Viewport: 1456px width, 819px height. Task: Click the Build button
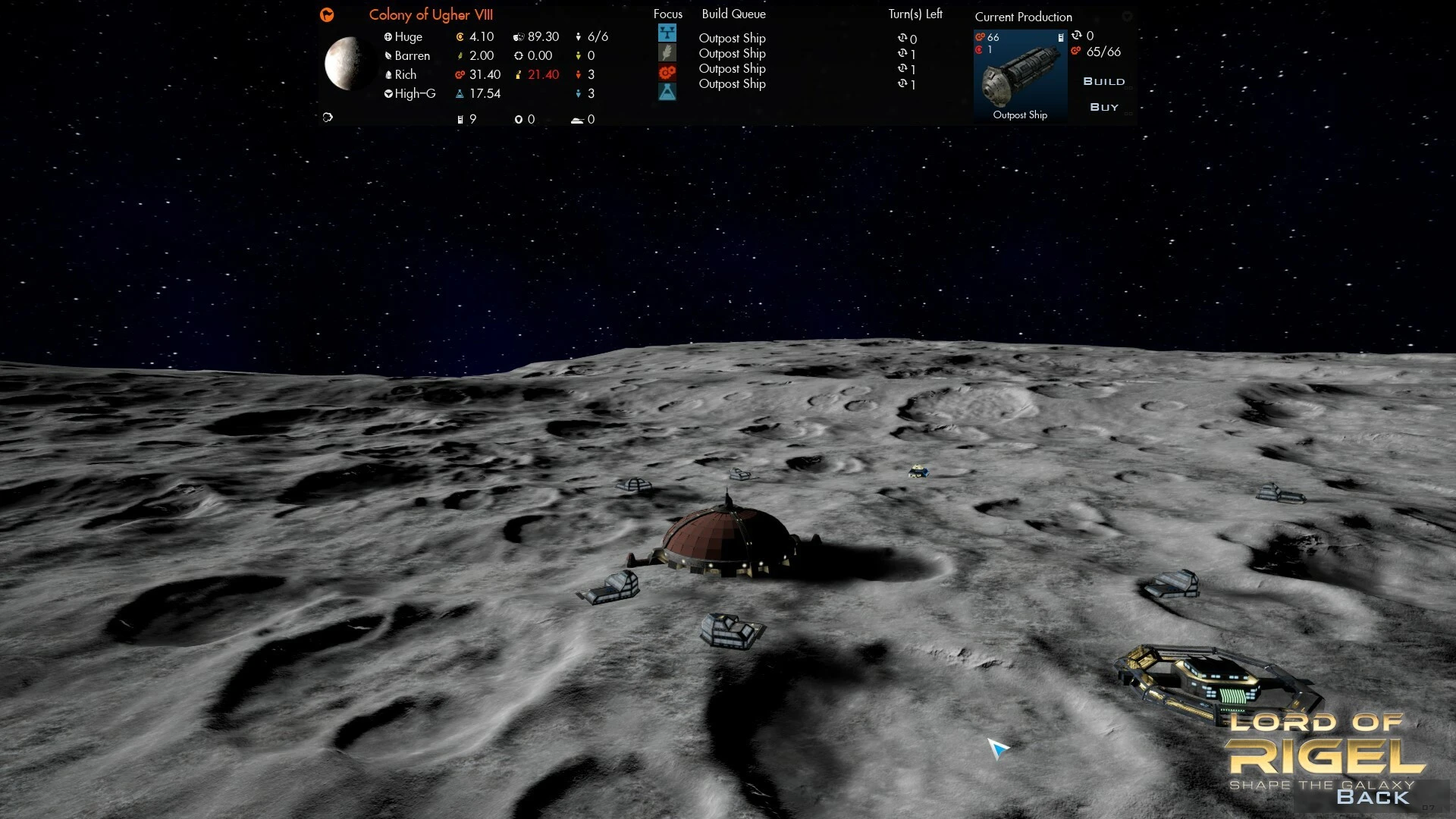(x=1103, y=82)
